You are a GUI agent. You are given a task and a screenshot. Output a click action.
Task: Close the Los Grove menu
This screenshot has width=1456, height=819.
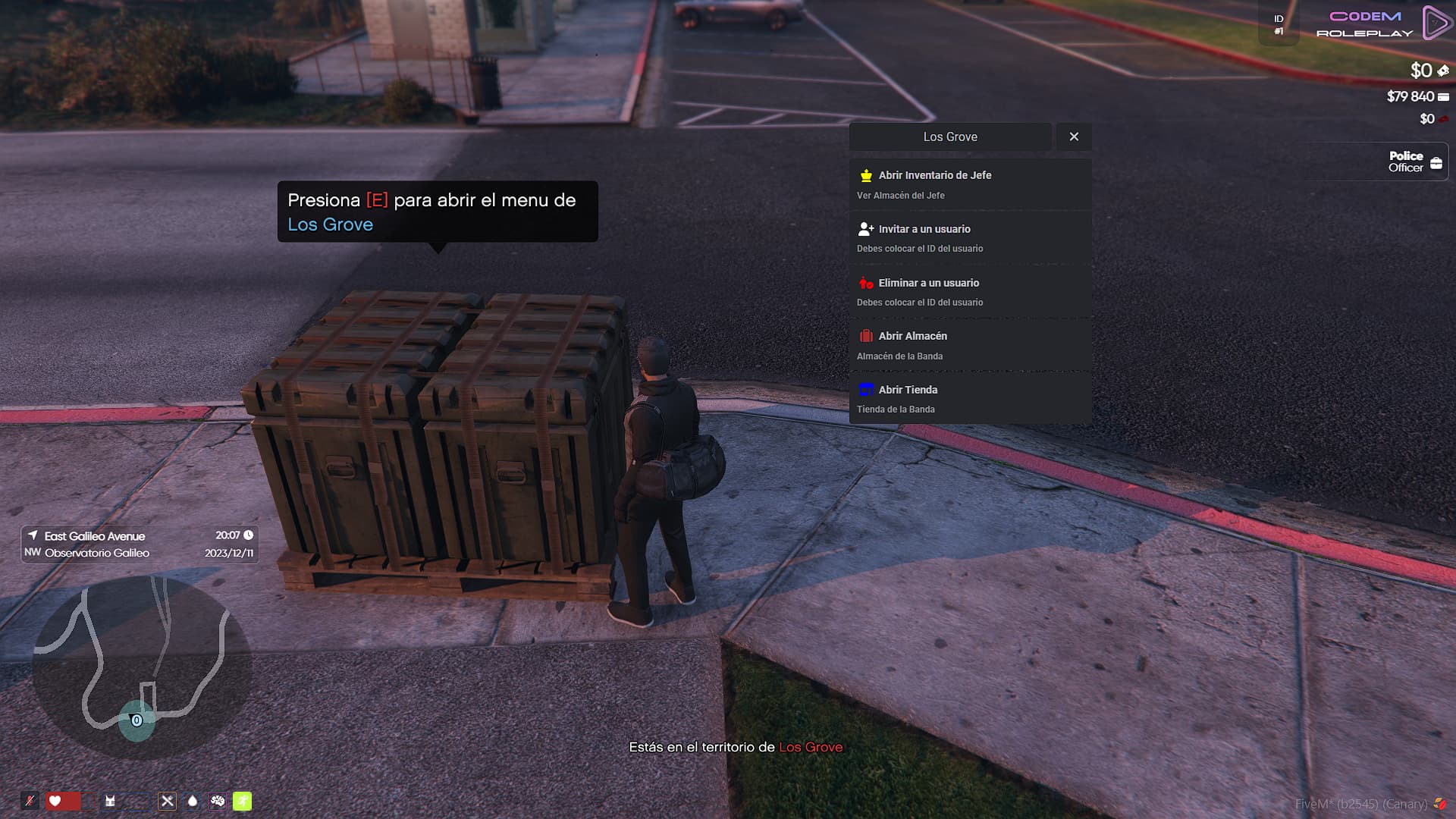click(1074, 136)
